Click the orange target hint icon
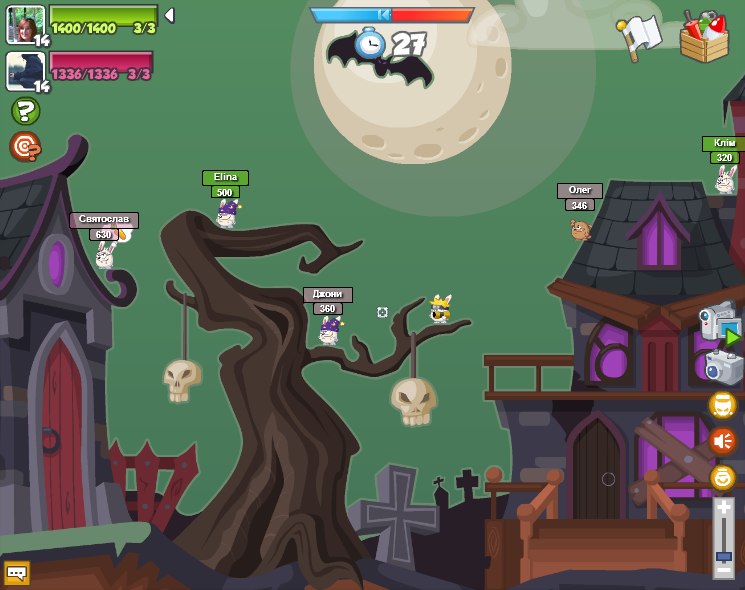745x590 pixels. (x=24, y=147)
